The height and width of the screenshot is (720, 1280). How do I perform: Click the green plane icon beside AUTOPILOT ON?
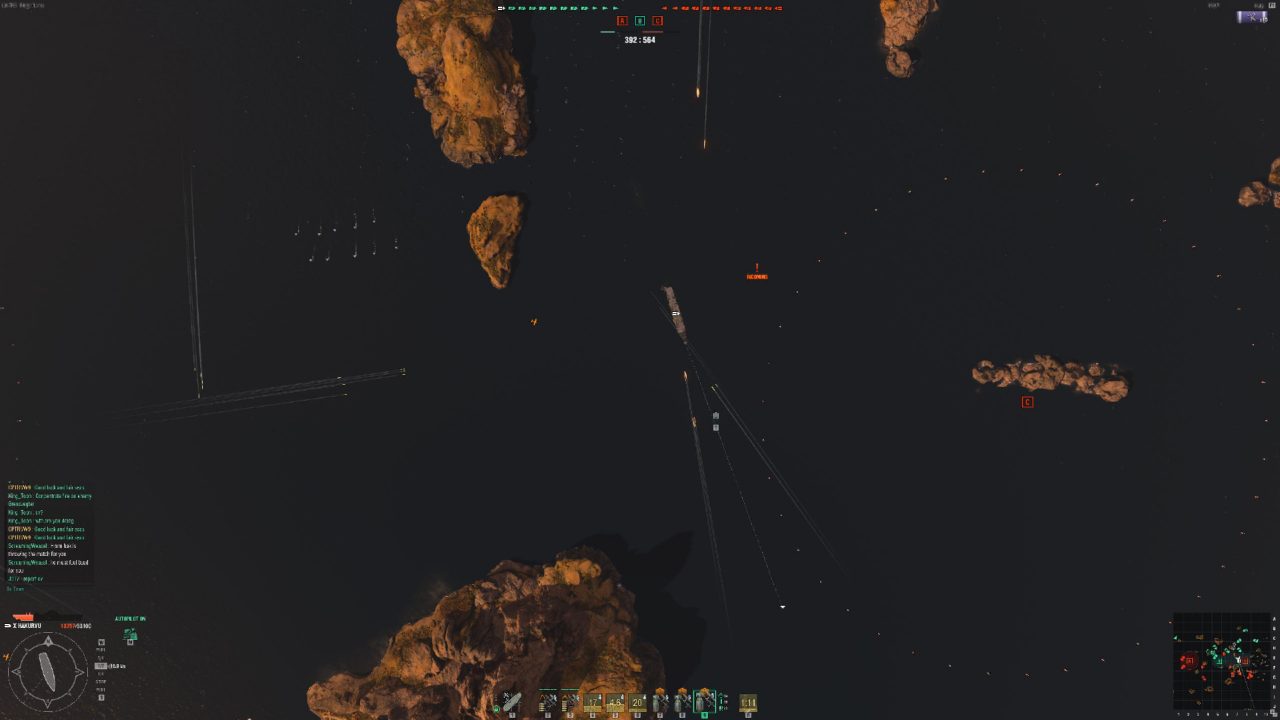(131, 634)
